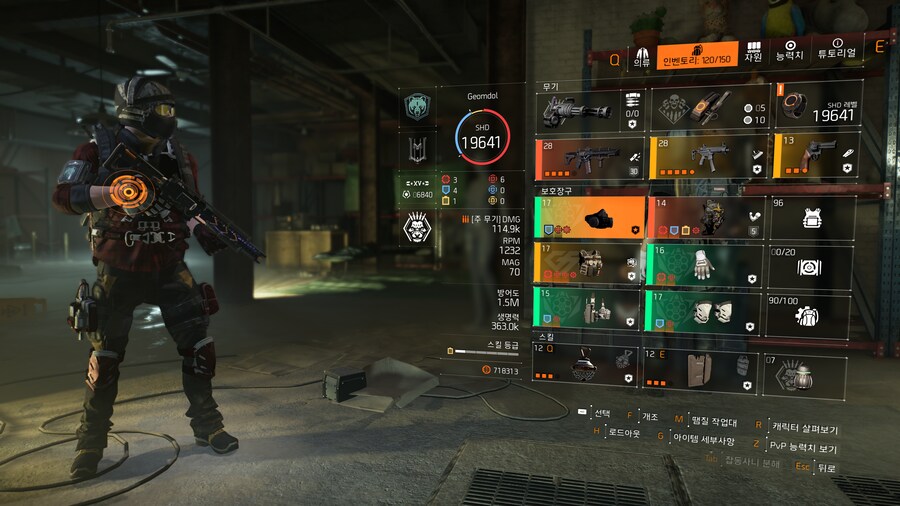The height and width of the screenshot is (506, 900).
Task: Choose the level 17 chest armor vest slot
Action: pos(589,265)
